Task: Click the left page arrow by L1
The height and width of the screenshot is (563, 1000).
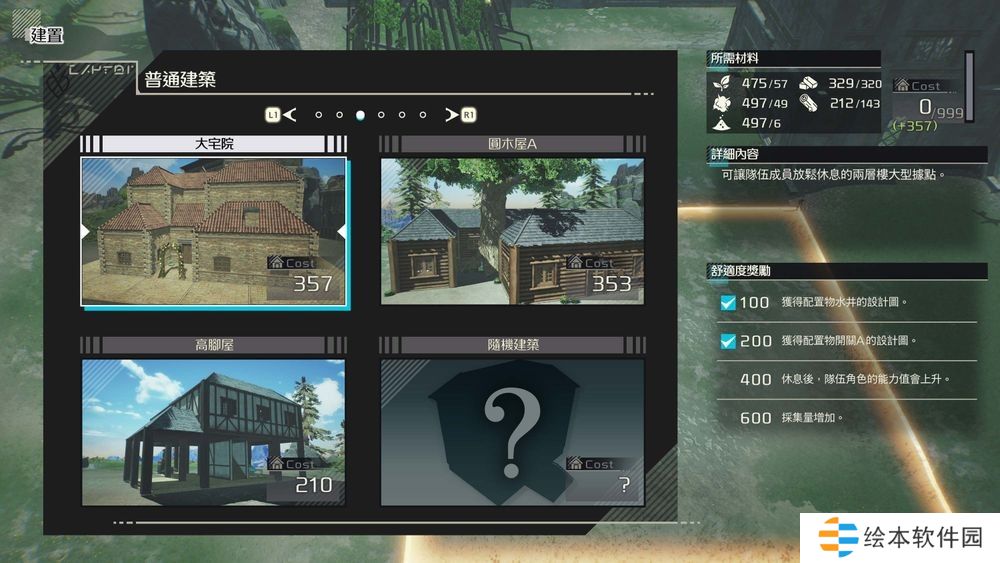Action: [290, 115]
